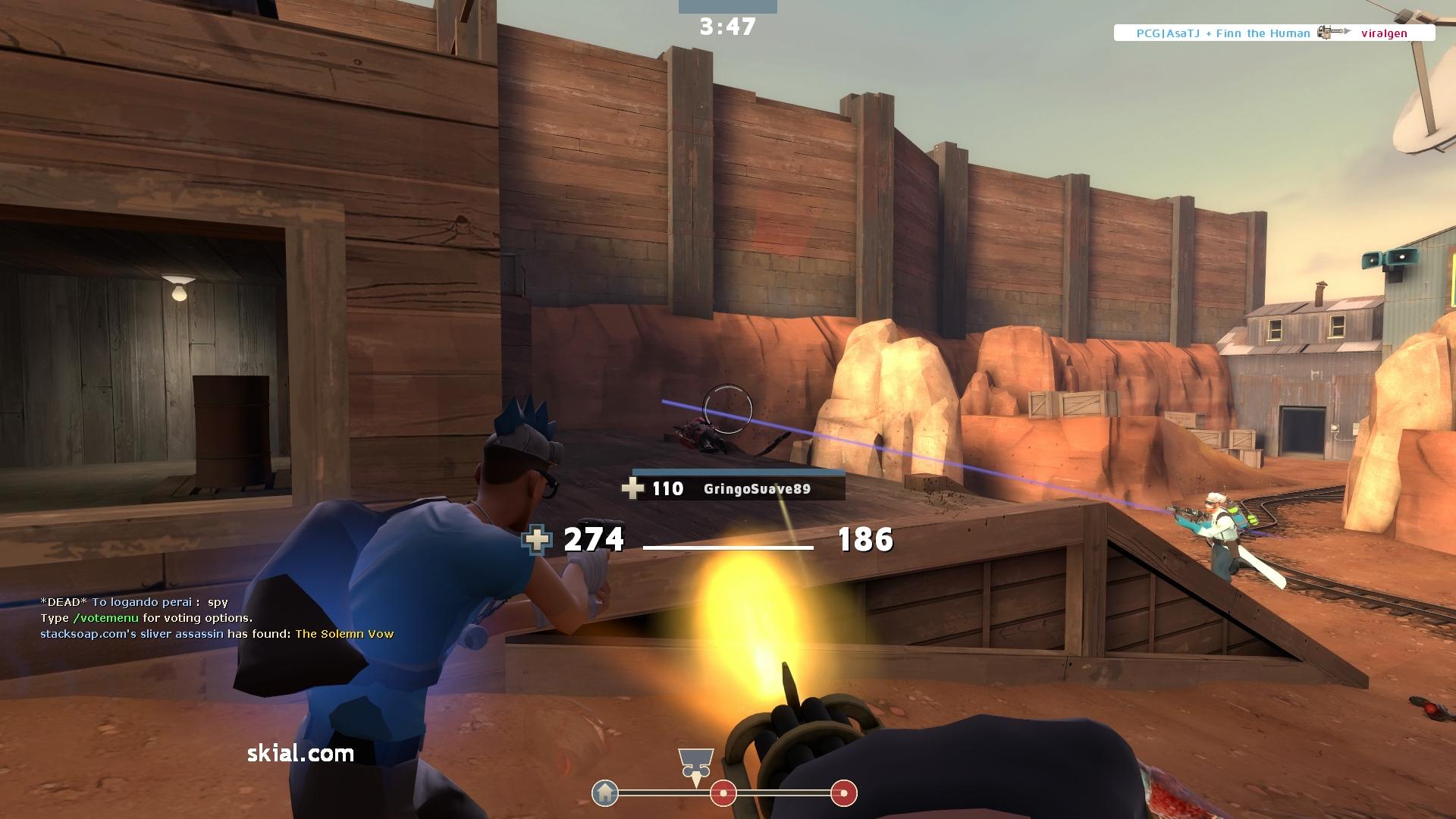Click the final red checkpoint ending the track

pyautogui.click(x=843, y=793)
